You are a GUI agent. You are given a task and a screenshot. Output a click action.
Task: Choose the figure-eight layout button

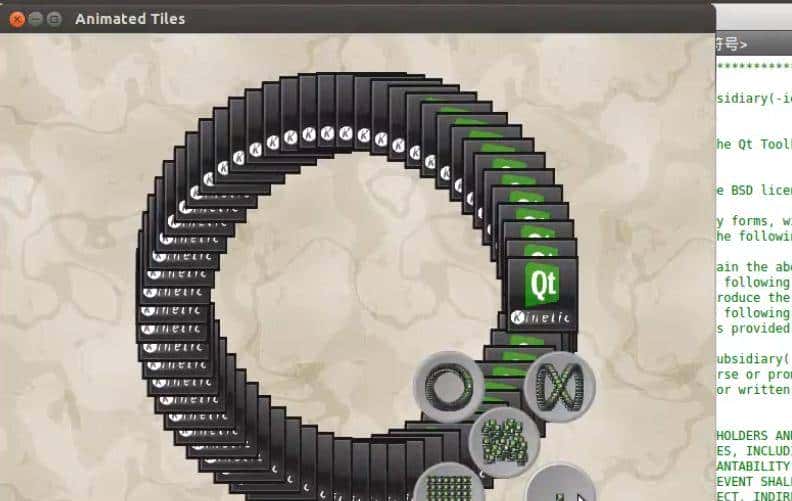[x=558, y=386]
